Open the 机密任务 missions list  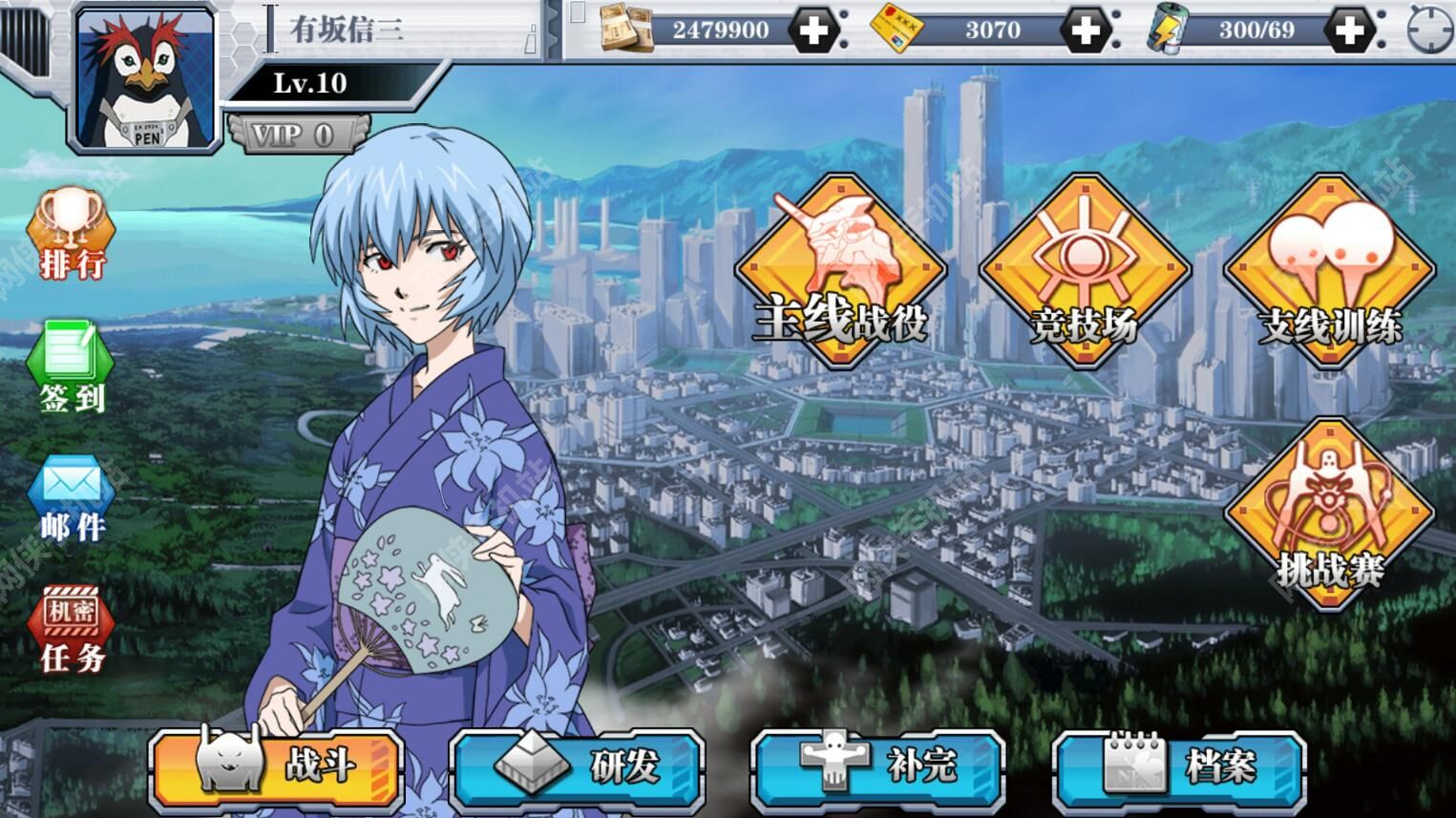click(x=72, y=630)
